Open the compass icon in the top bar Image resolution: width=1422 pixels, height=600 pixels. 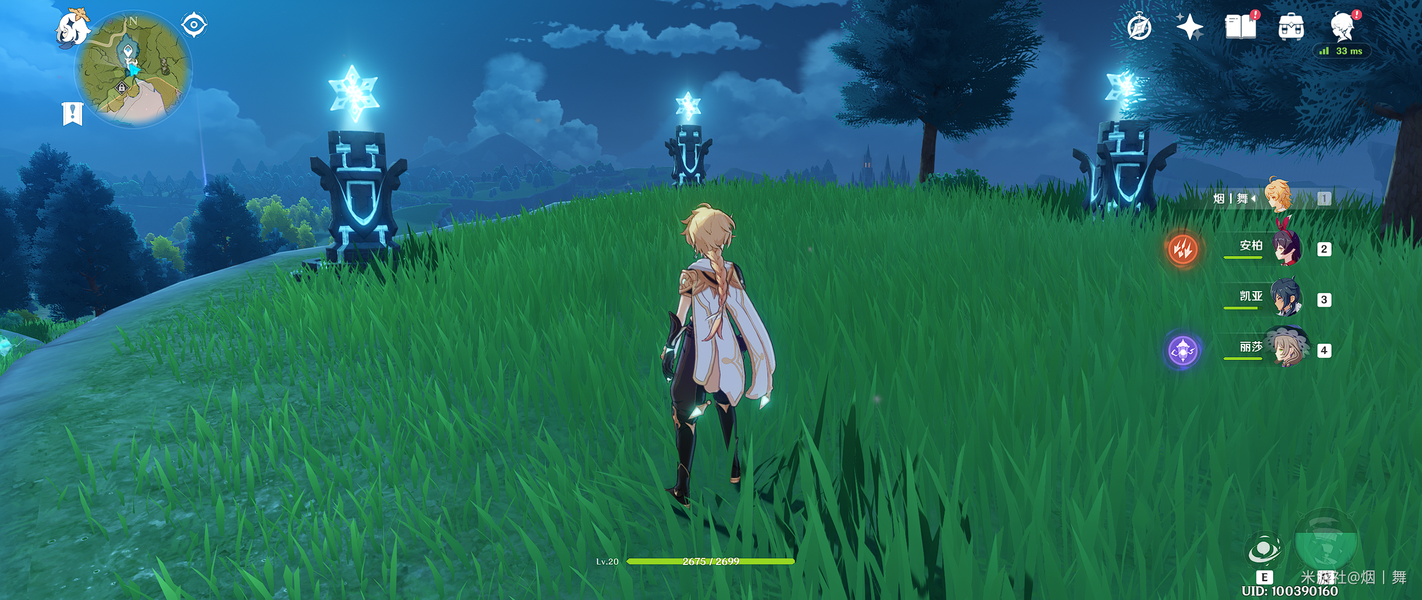click(x=1139, y=27)
